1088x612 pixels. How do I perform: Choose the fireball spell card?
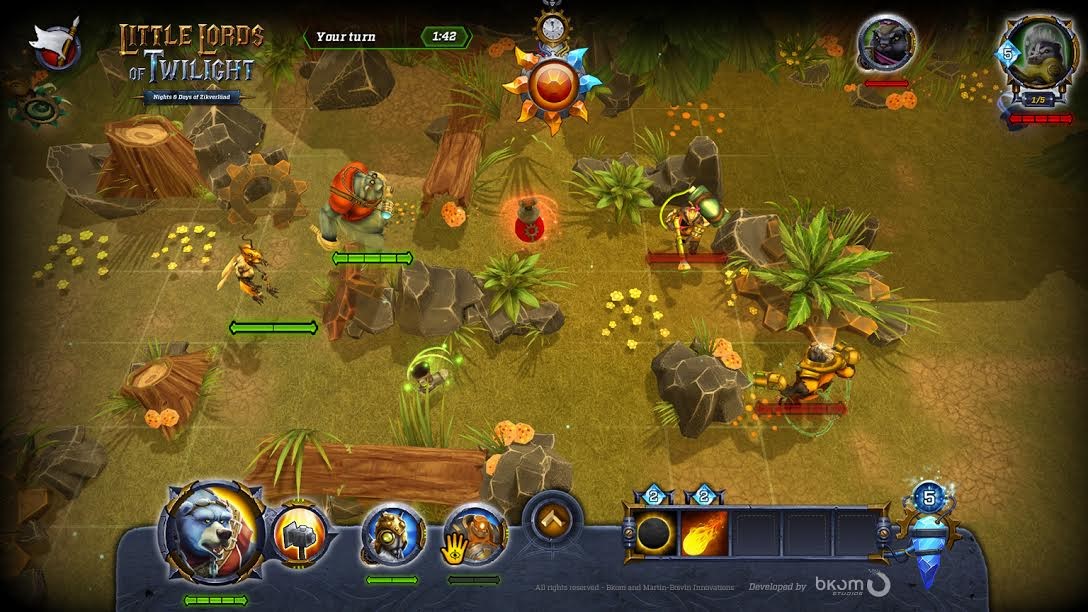pyautogui.click(x=705, y=532)
